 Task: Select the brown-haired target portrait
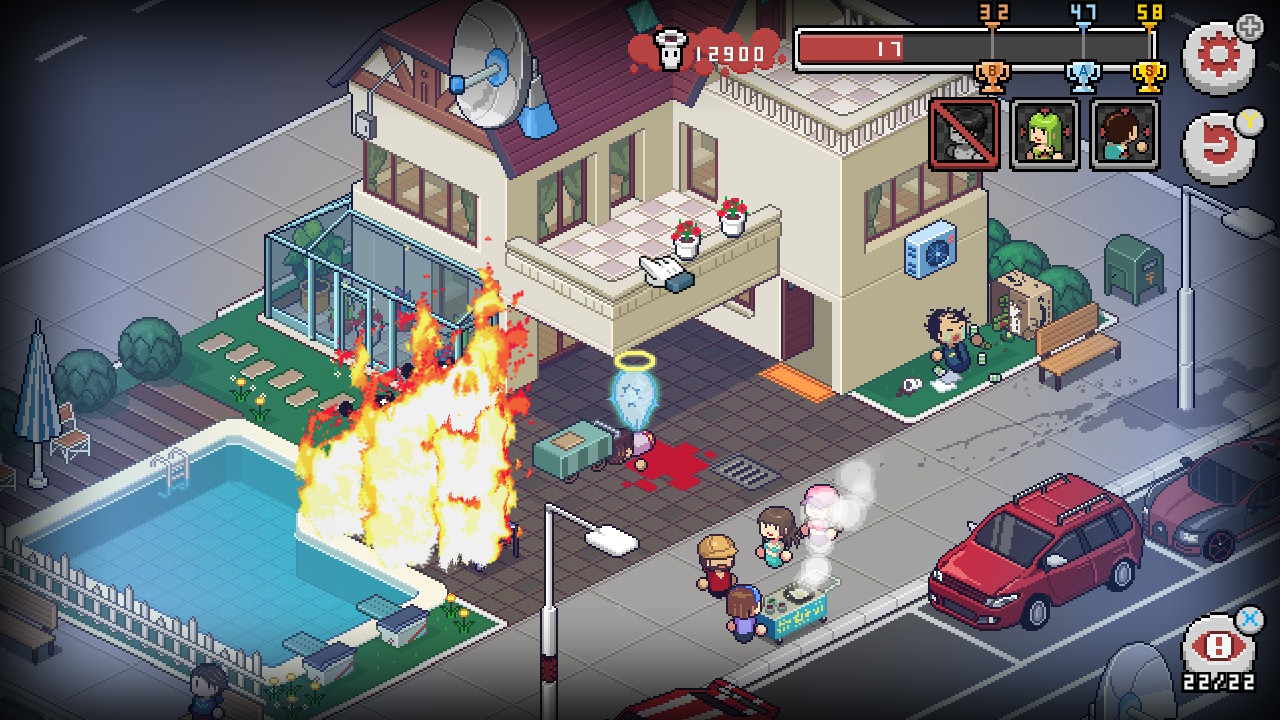pyautogui.click(x=1125, y=134)
